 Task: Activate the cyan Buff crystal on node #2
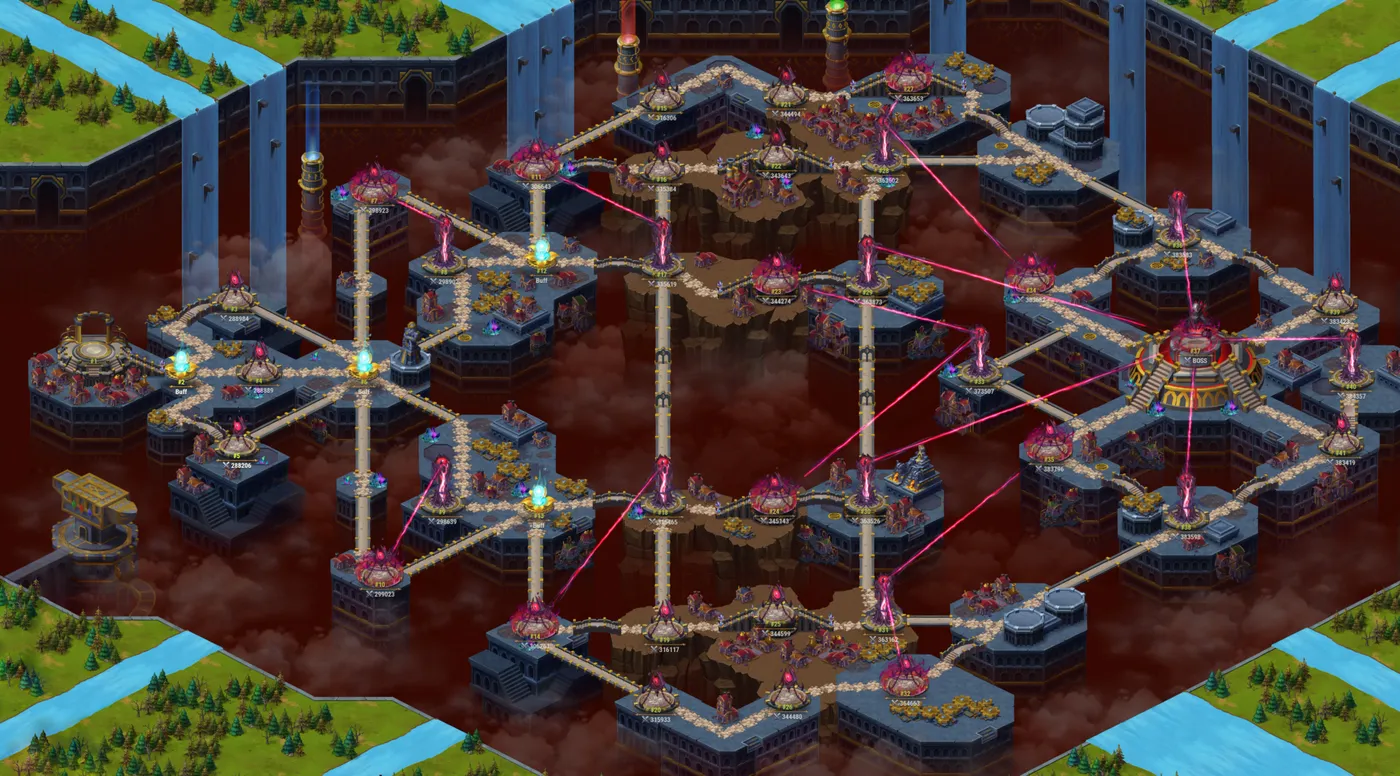180,361
